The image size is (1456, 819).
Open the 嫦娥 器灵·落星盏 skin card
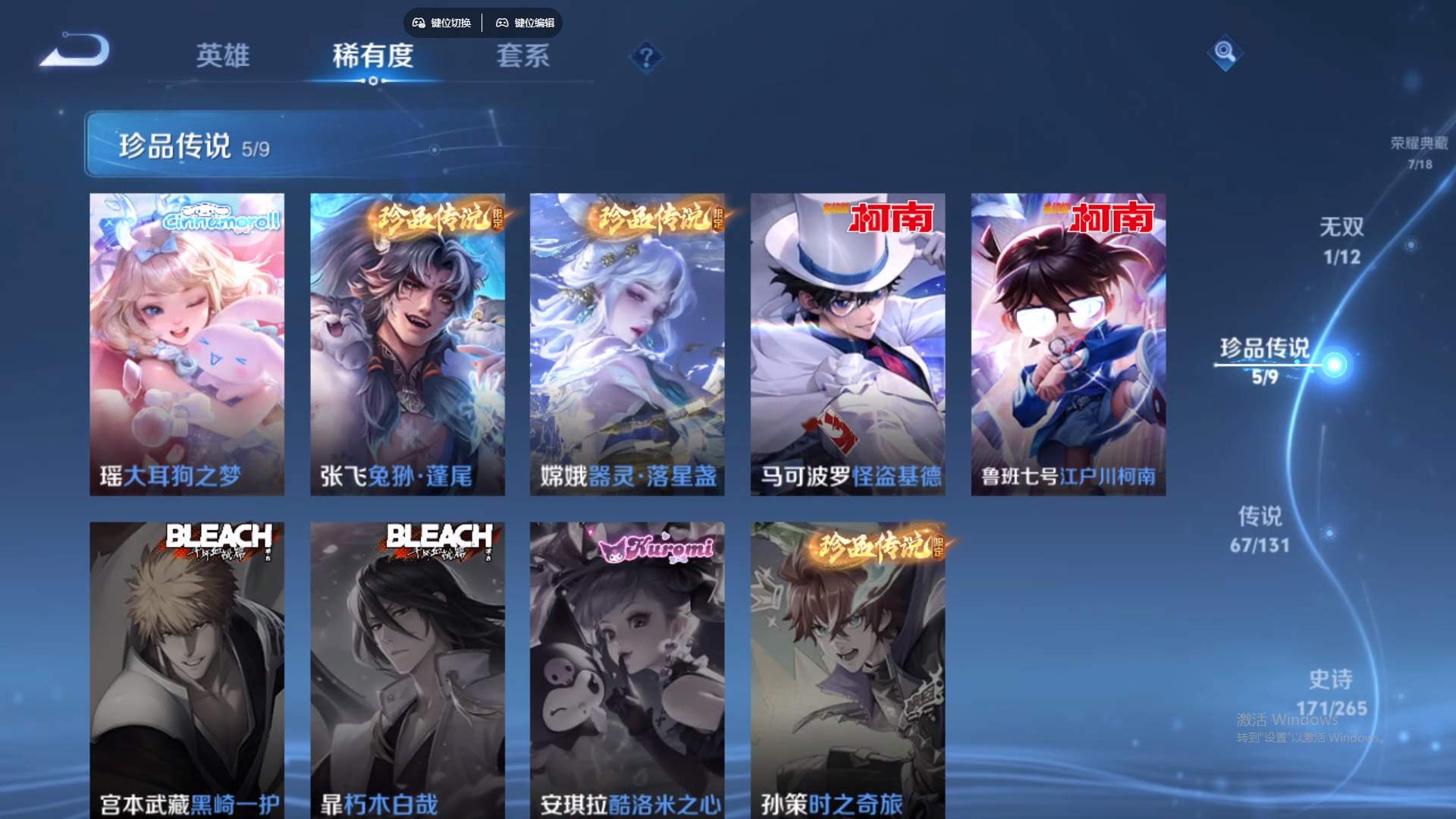coord(627,341)
